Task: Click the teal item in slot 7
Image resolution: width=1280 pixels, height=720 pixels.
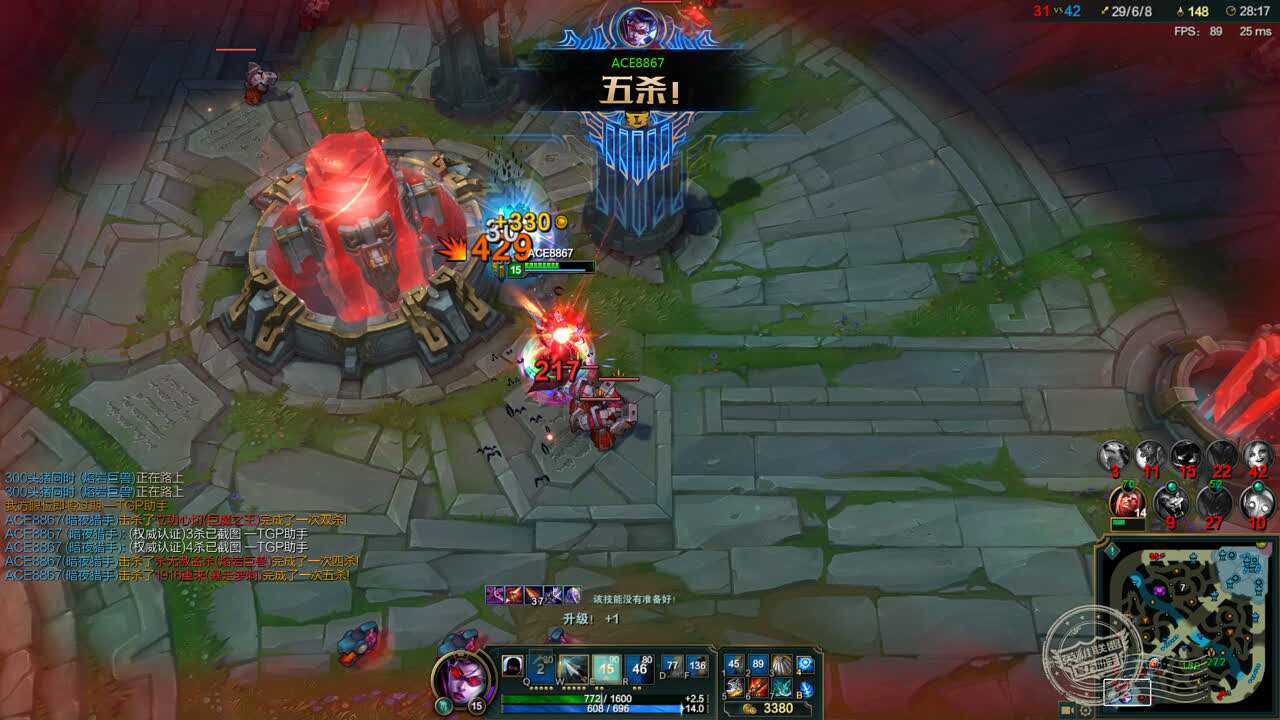Action: click(781, 688)
